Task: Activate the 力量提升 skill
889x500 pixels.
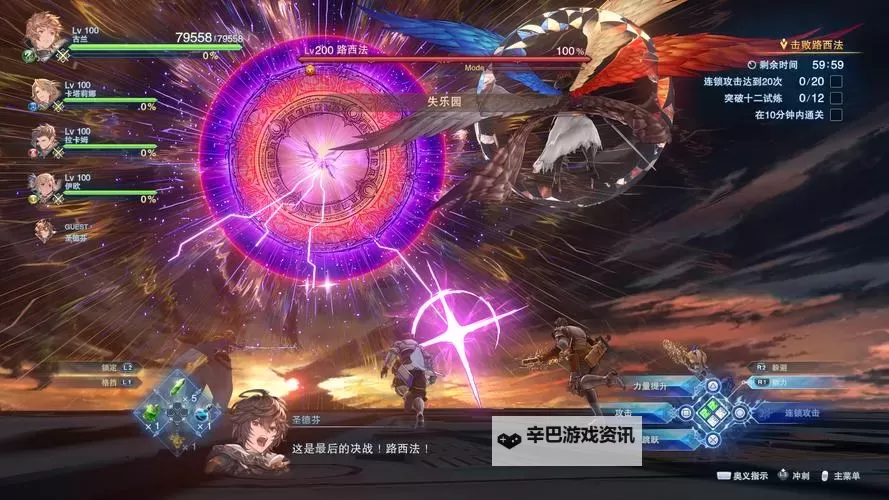Action: click(x=650, y=385)
